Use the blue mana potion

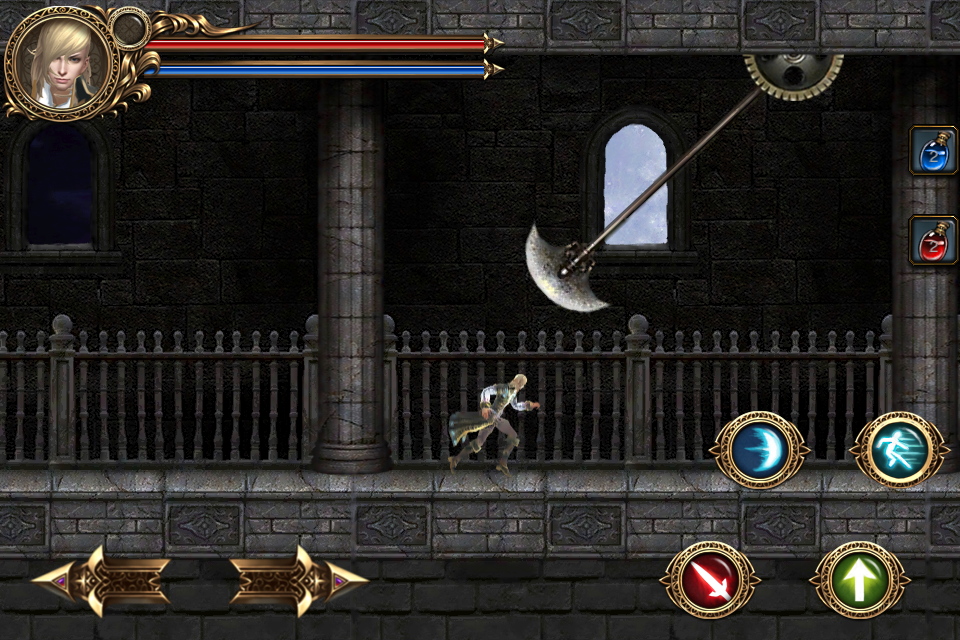pyautogui.click(x=932, y=151)
